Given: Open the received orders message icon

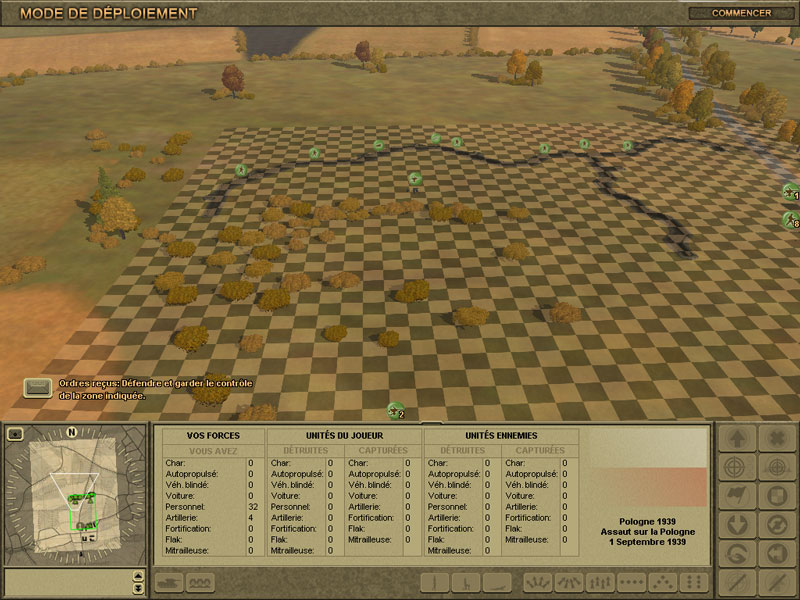Looking at the screenshot, I should [38, 388].
